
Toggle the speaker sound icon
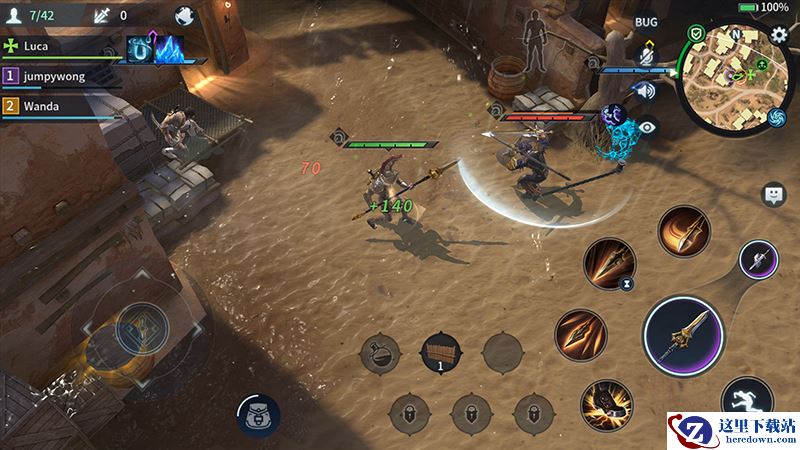[646, 92]
